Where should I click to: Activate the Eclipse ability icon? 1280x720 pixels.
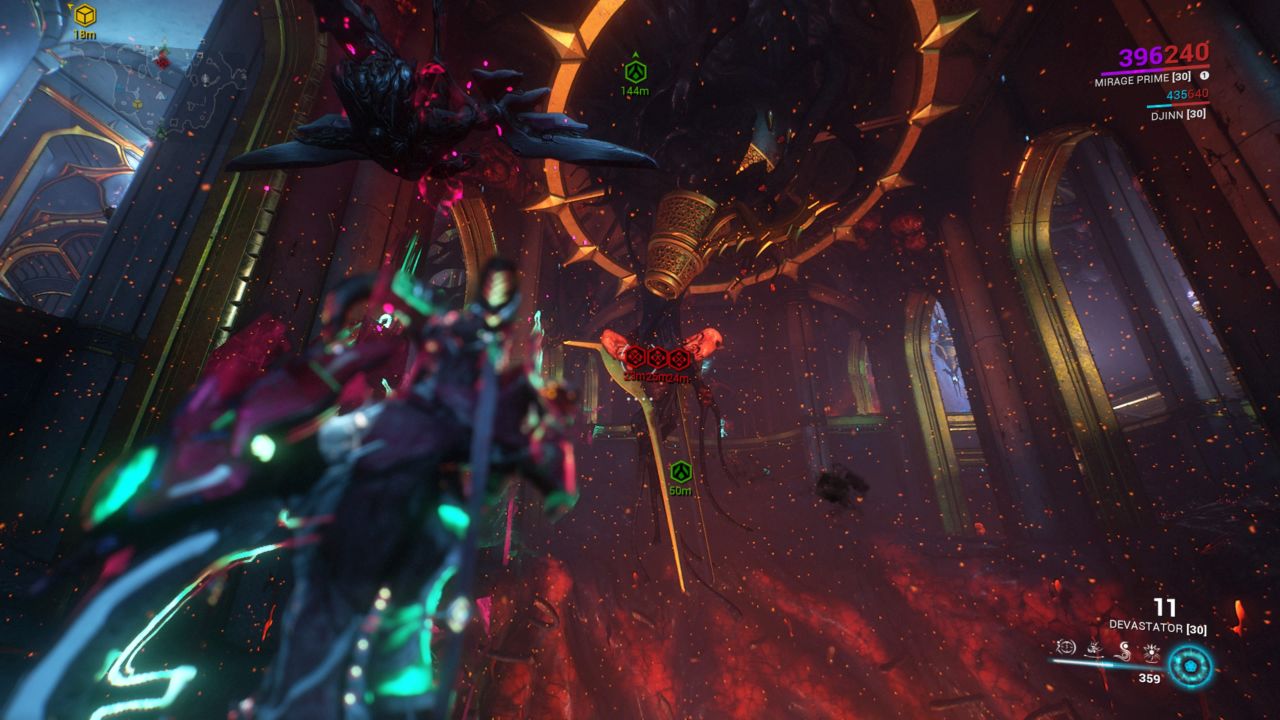[x=1125, y=653]
